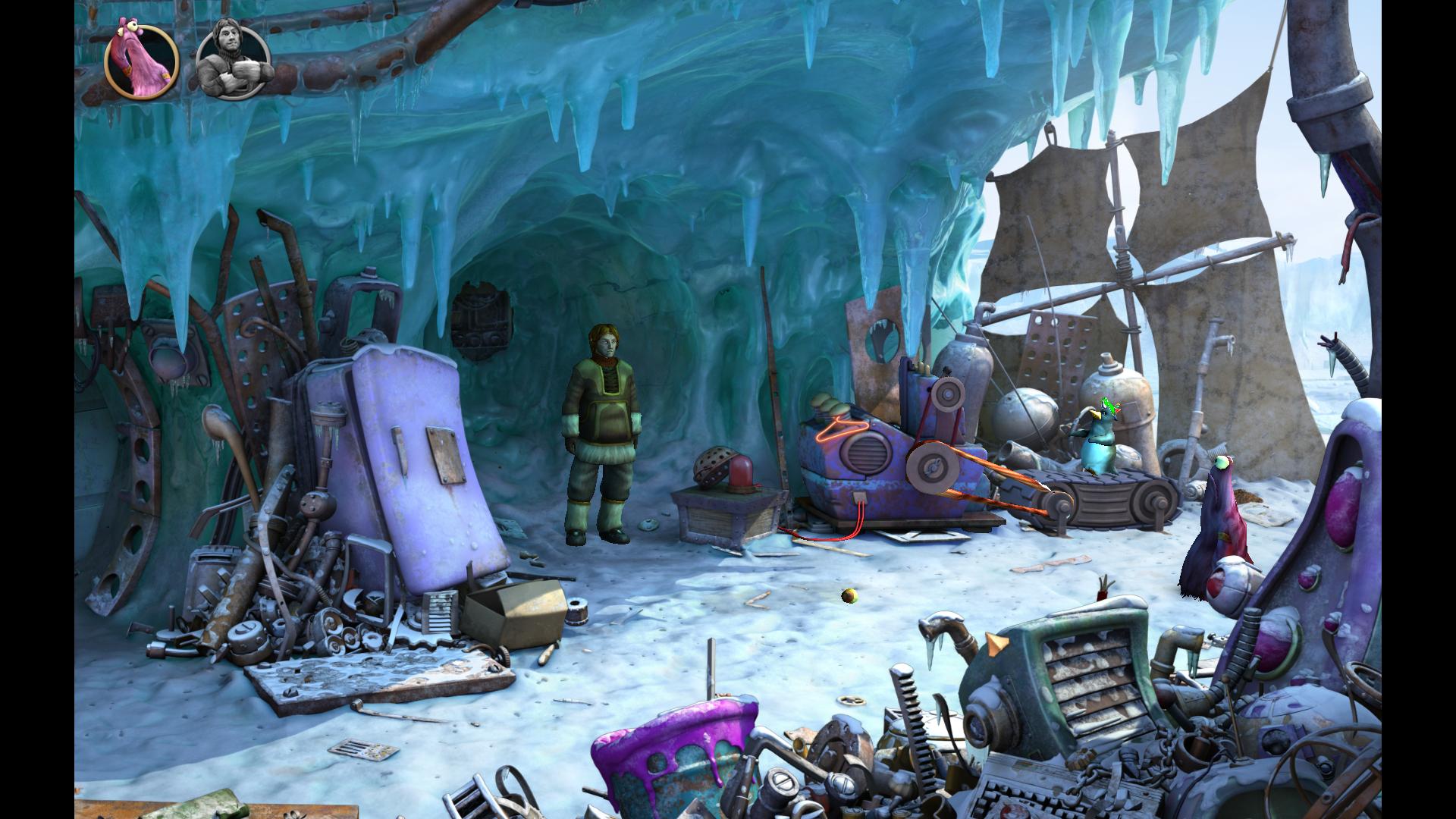Select the pink alien character portrait

[141, 61]
